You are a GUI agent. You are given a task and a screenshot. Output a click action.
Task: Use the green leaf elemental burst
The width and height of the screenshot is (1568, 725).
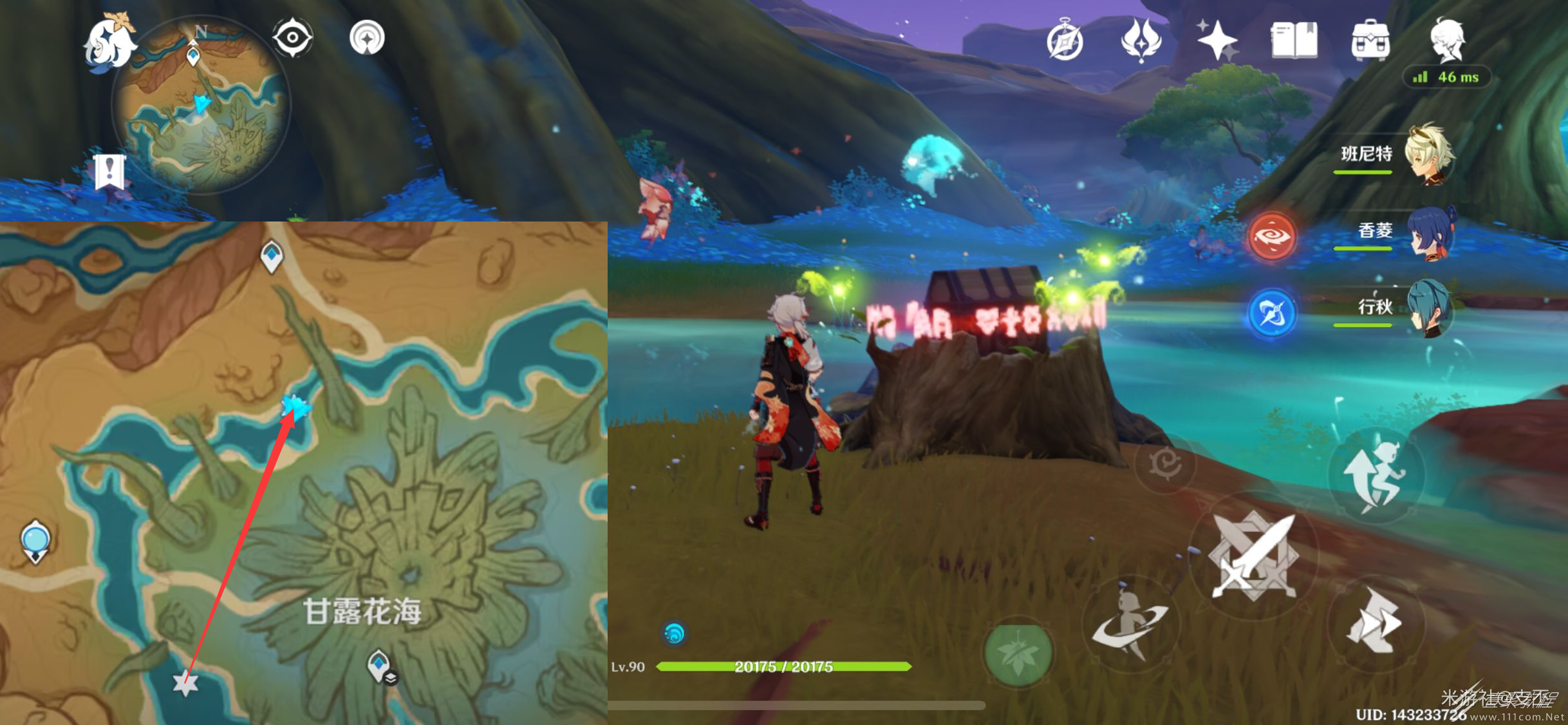point(1018,653)
